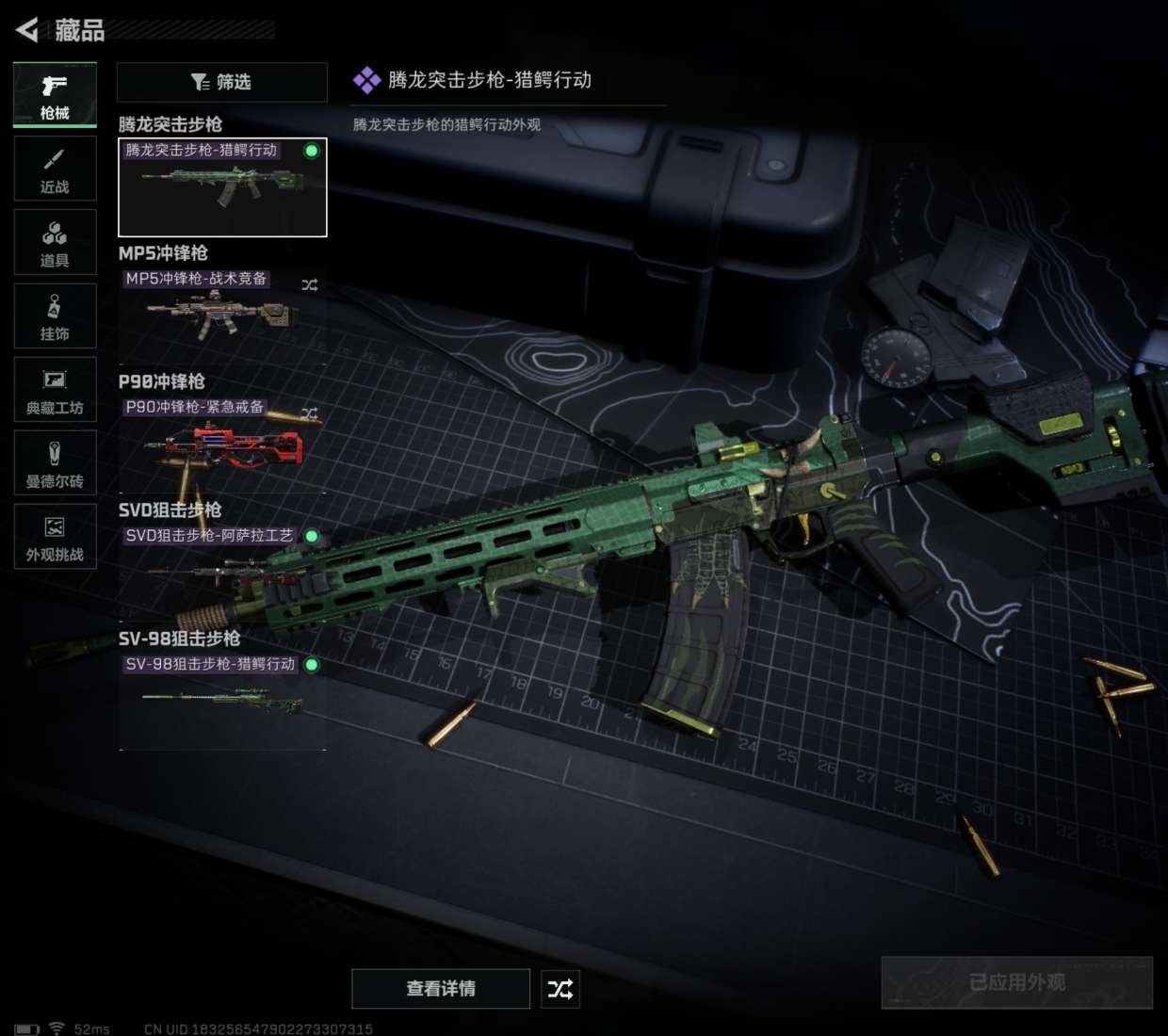Open the 典藏工坊 workshop tab
1168x1036 pixels.
pyautogui.click(x=55, y=389)
